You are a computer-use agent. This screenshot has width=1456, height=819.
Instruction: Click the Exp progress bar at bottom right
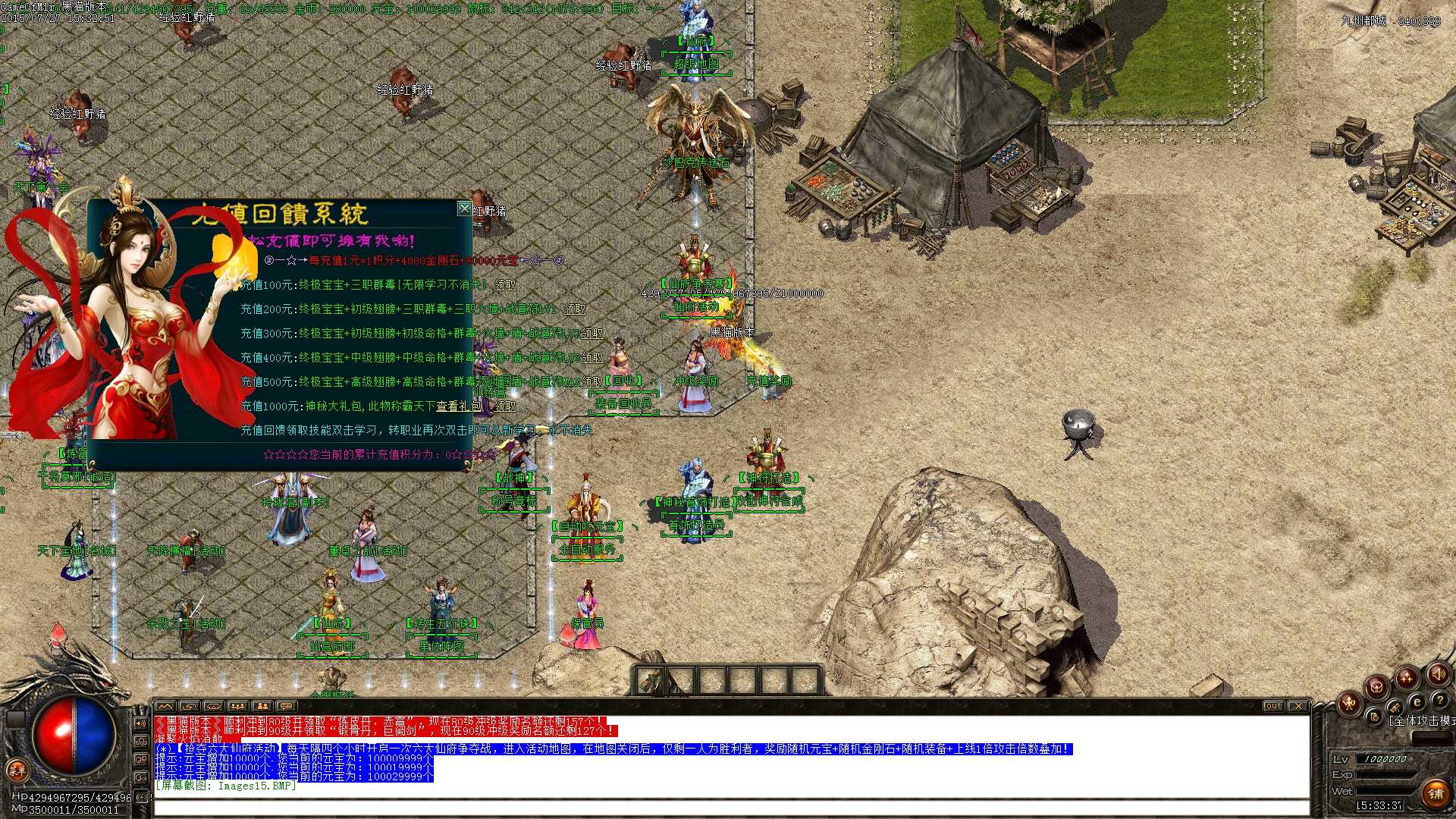pyautogui.click(x=1385, y=773)
